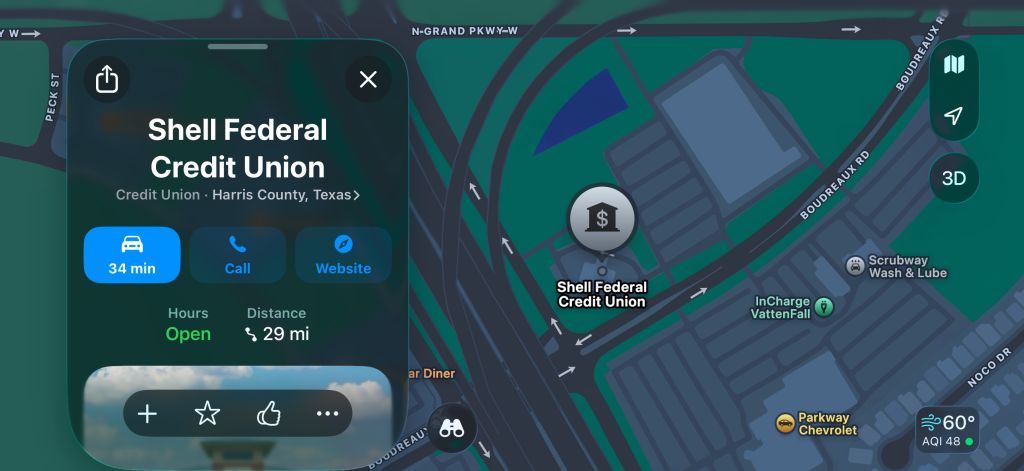The image size is (1024, 471).
Task: Close the Shell Federal Credit Union card
Action: point(368,79)
